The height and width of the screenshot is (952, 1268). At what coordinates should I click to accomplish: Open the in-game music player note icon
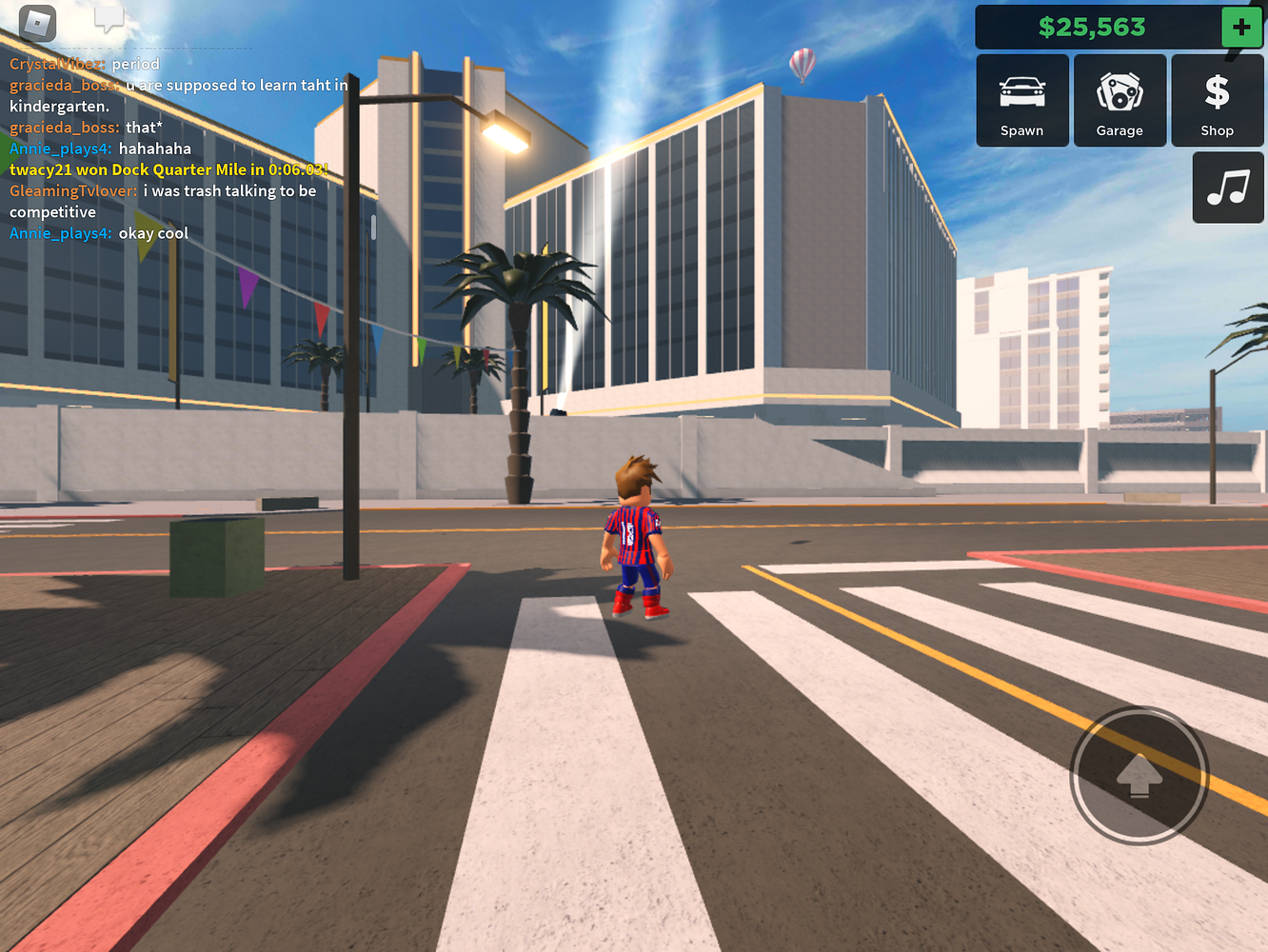tap(1227, 187)
